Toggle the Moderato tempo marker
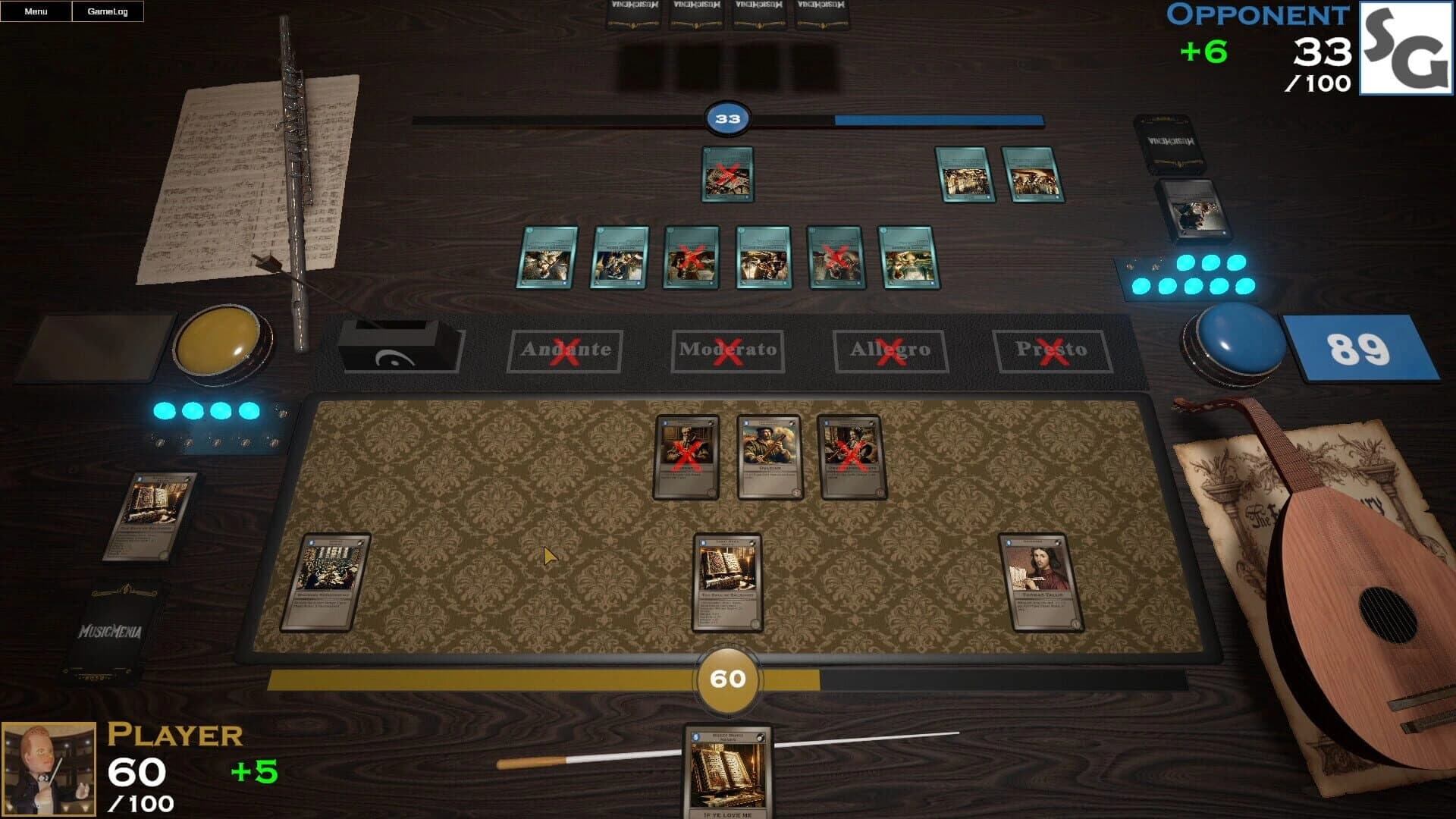The height and width of the screenshot is (819, 1456). point(730,351)
